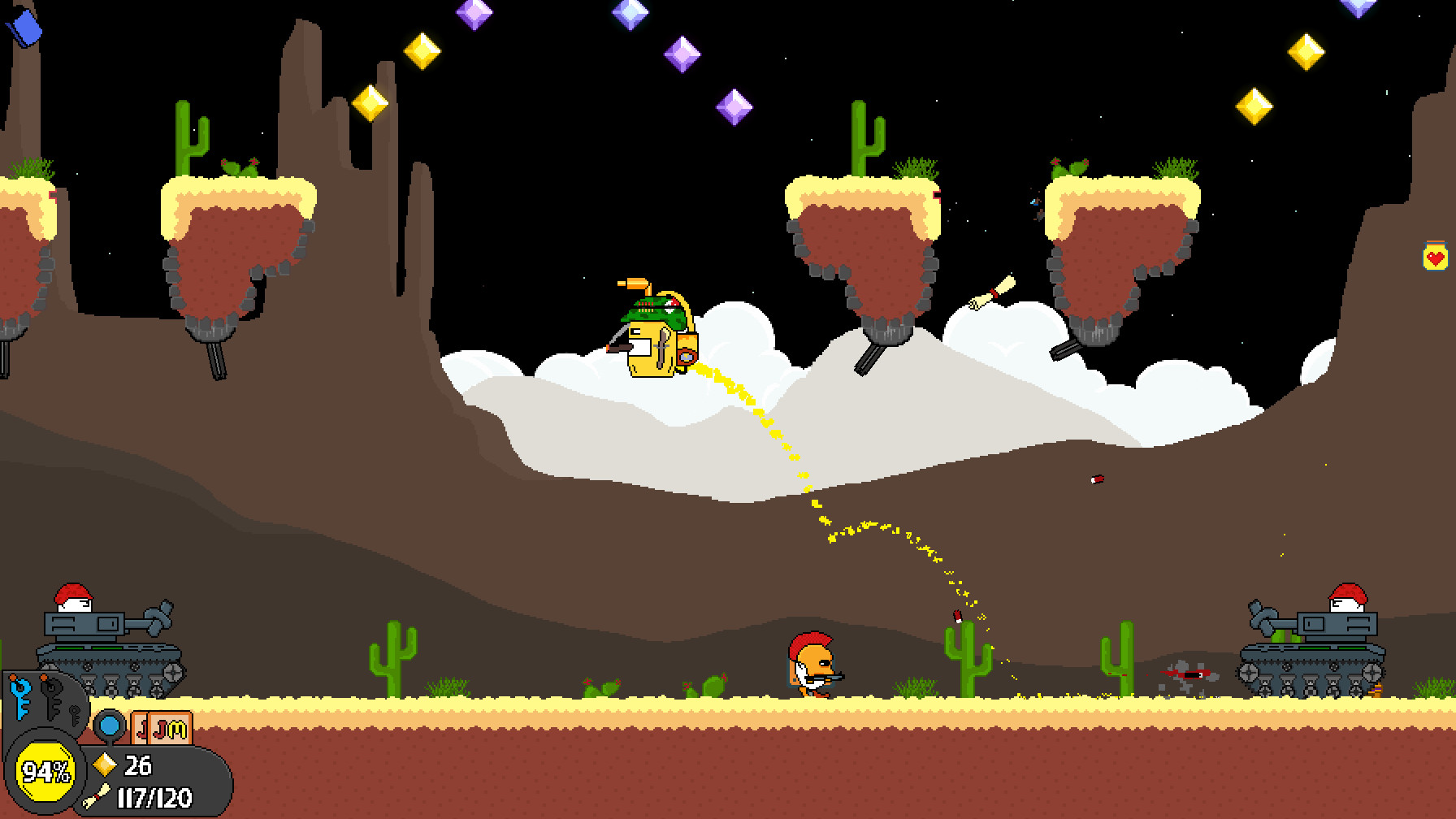Viewport: 1456px width, 819px height.
Task: Toggle the yellow letter M tile
Action: [x=175, y=729]
